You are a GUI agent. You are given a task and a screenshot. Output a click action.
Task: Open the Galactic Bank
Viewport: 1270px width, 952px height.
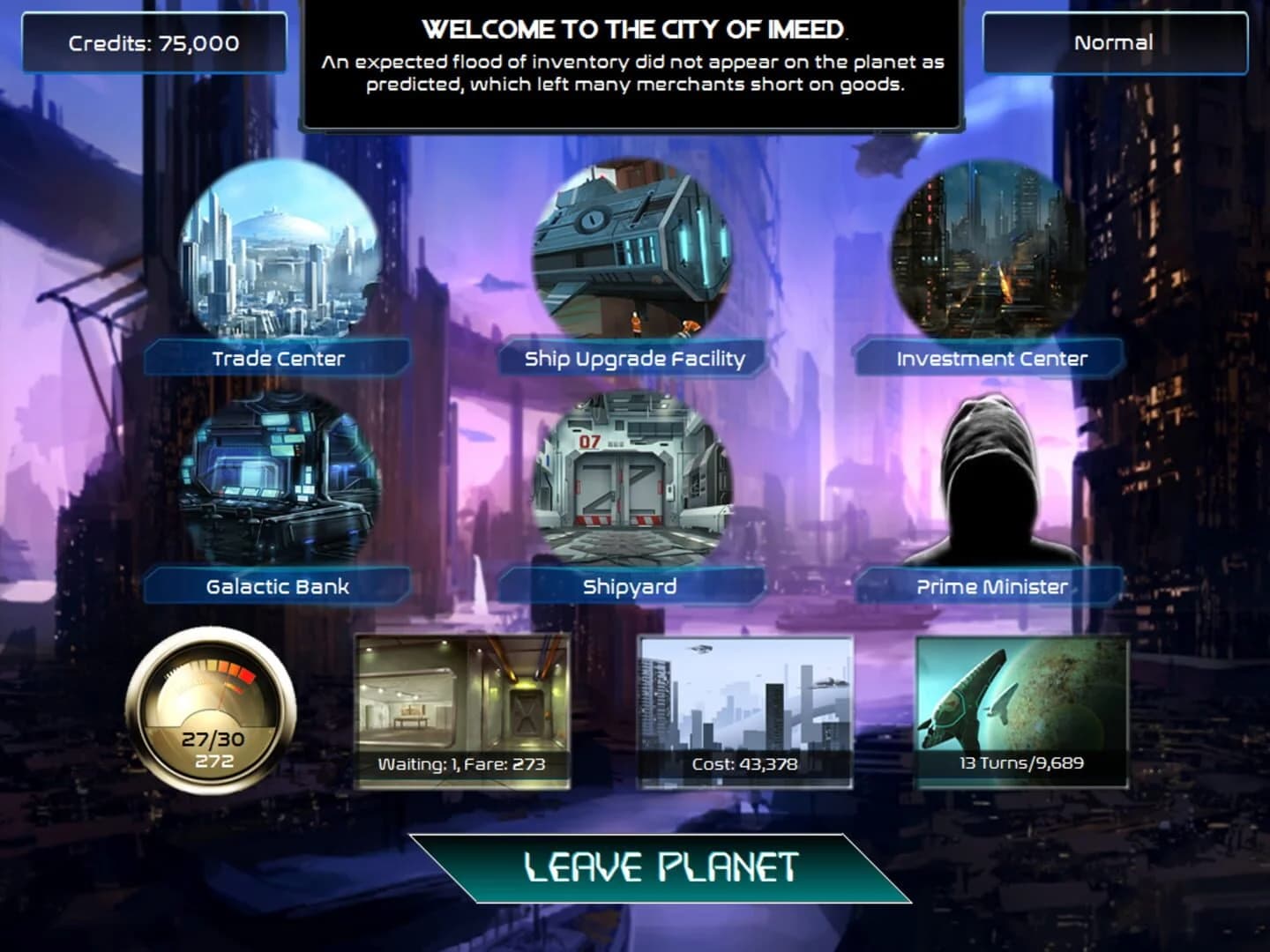tap(278, 485)
